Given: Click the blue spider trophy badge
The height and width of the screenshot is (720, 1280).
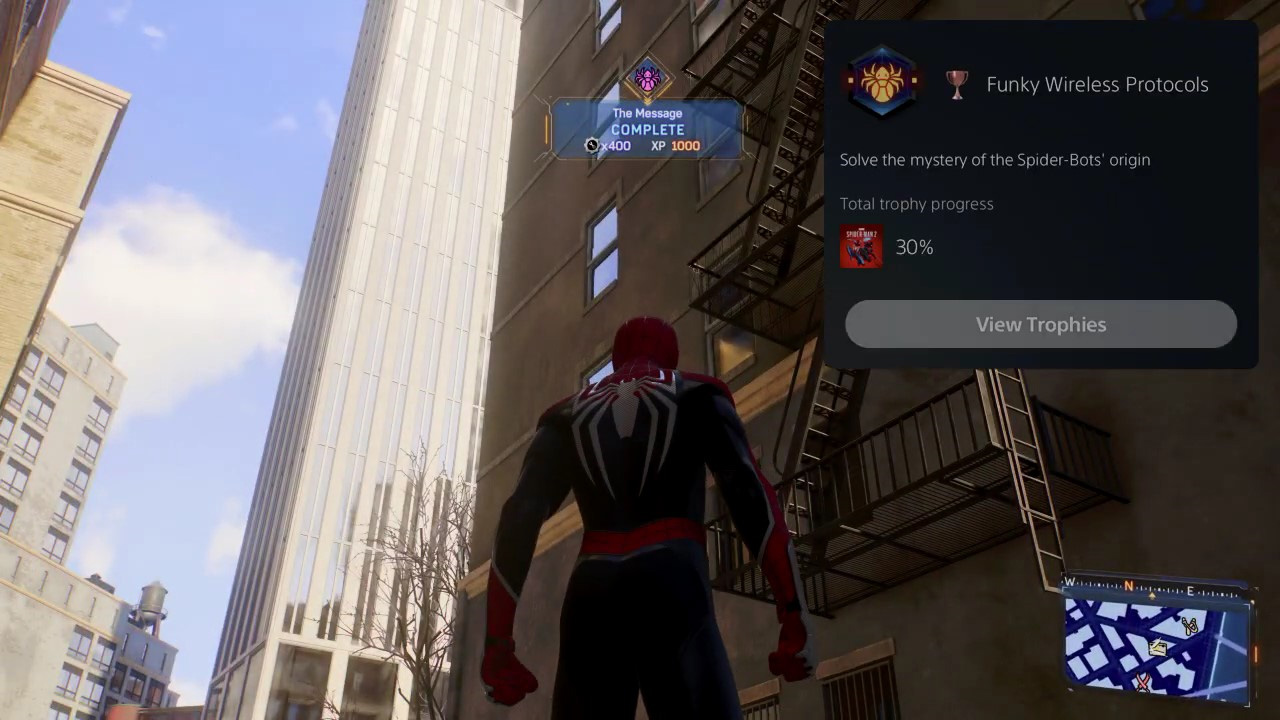Looking at the screenshot, I should (x=881, y=84).
